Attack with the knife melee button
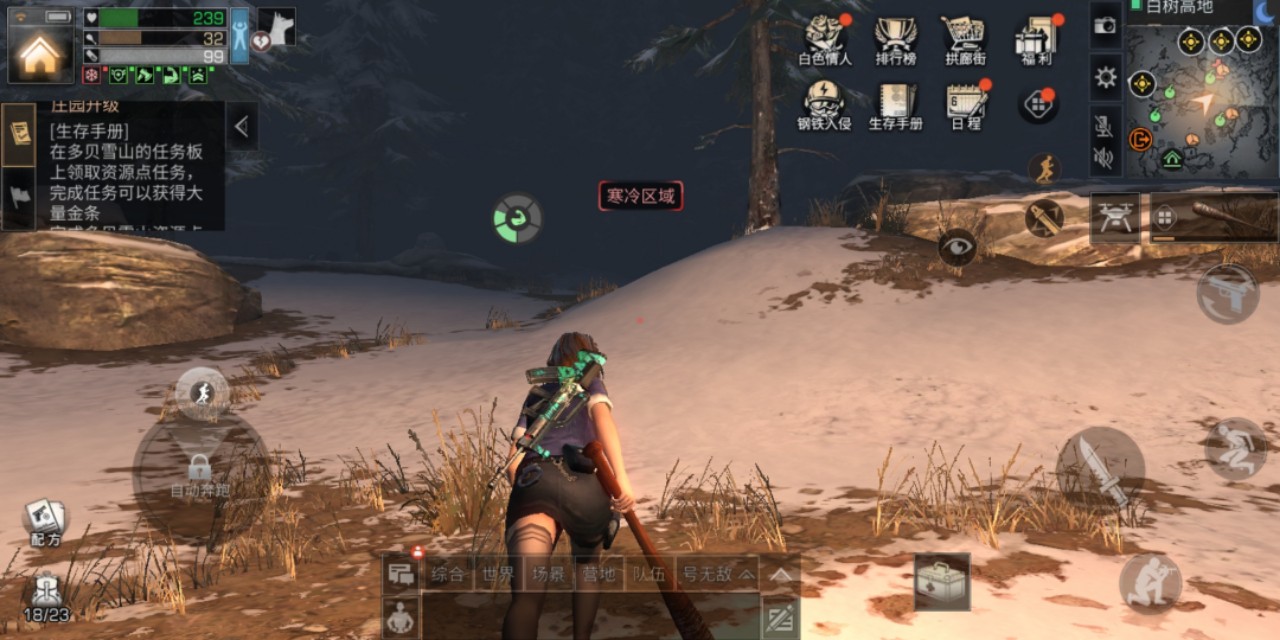 (x=1100, y=471)
